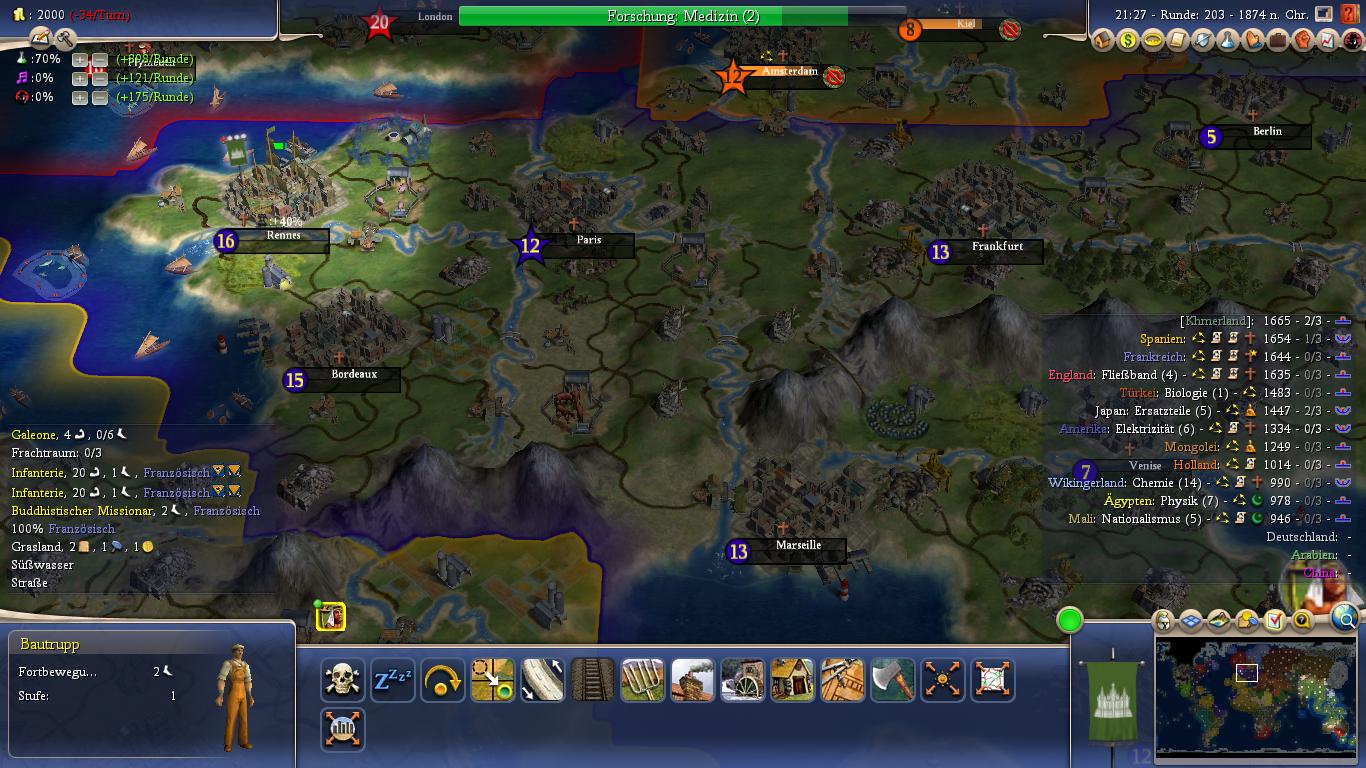
Task: Build a watermill improvement
Action: click(743, 680)
